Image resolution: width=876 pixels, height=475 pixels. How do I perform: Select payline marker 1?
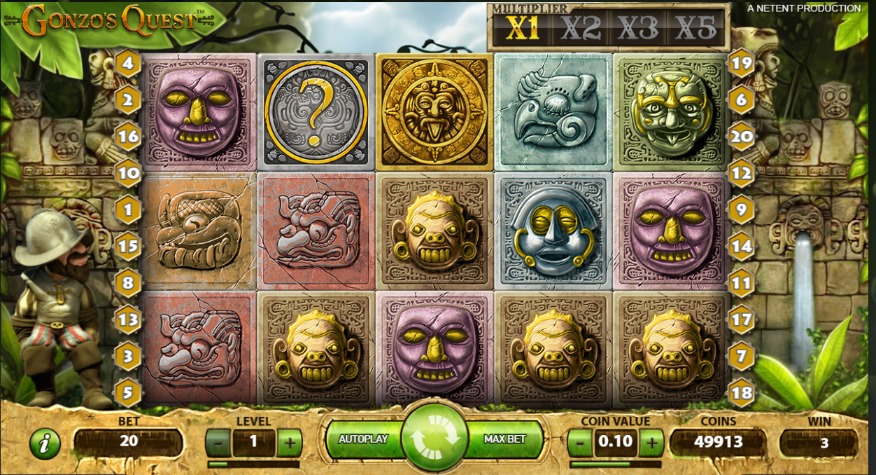tap(128, 210)
